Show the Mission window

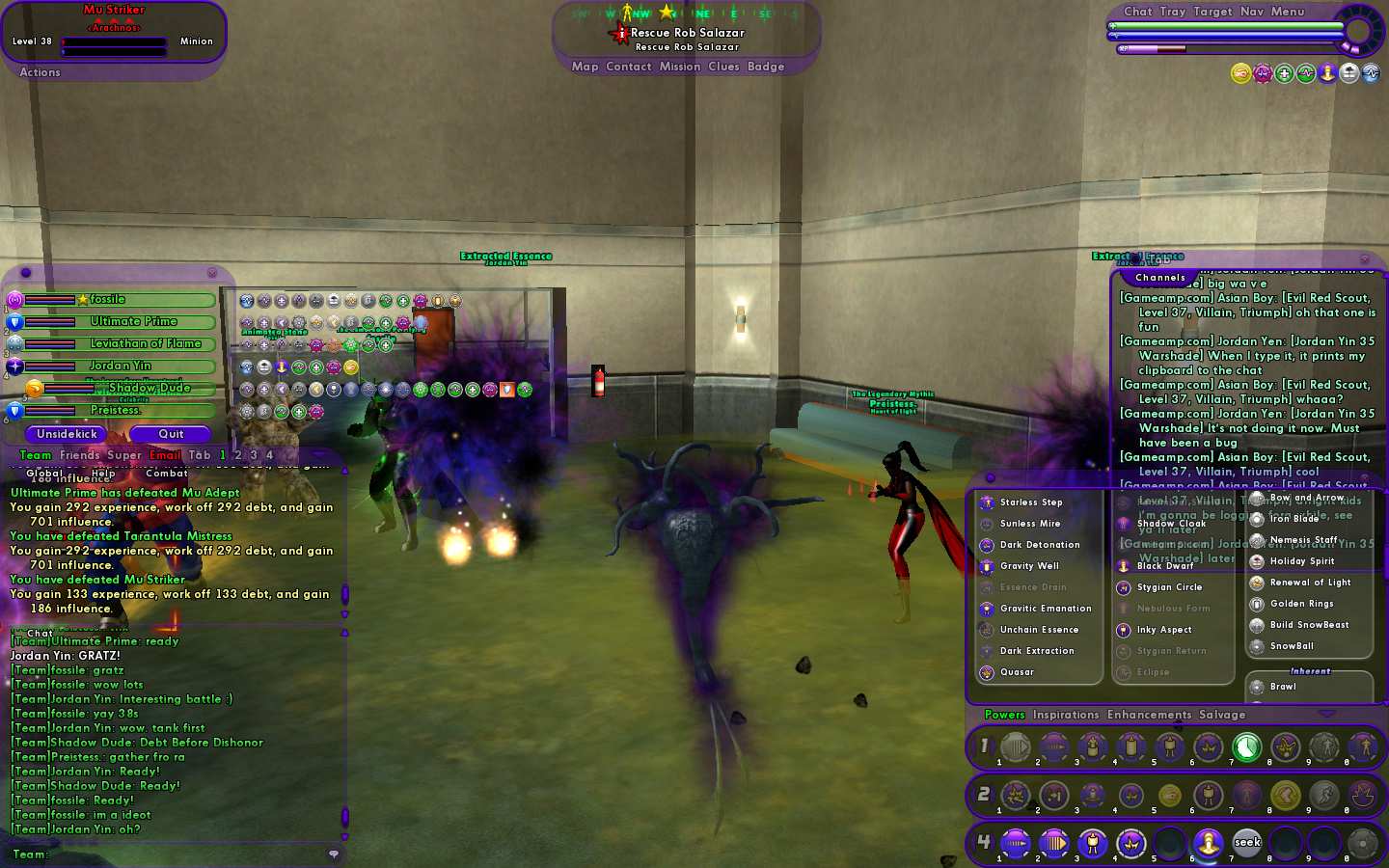click(680, 67)
